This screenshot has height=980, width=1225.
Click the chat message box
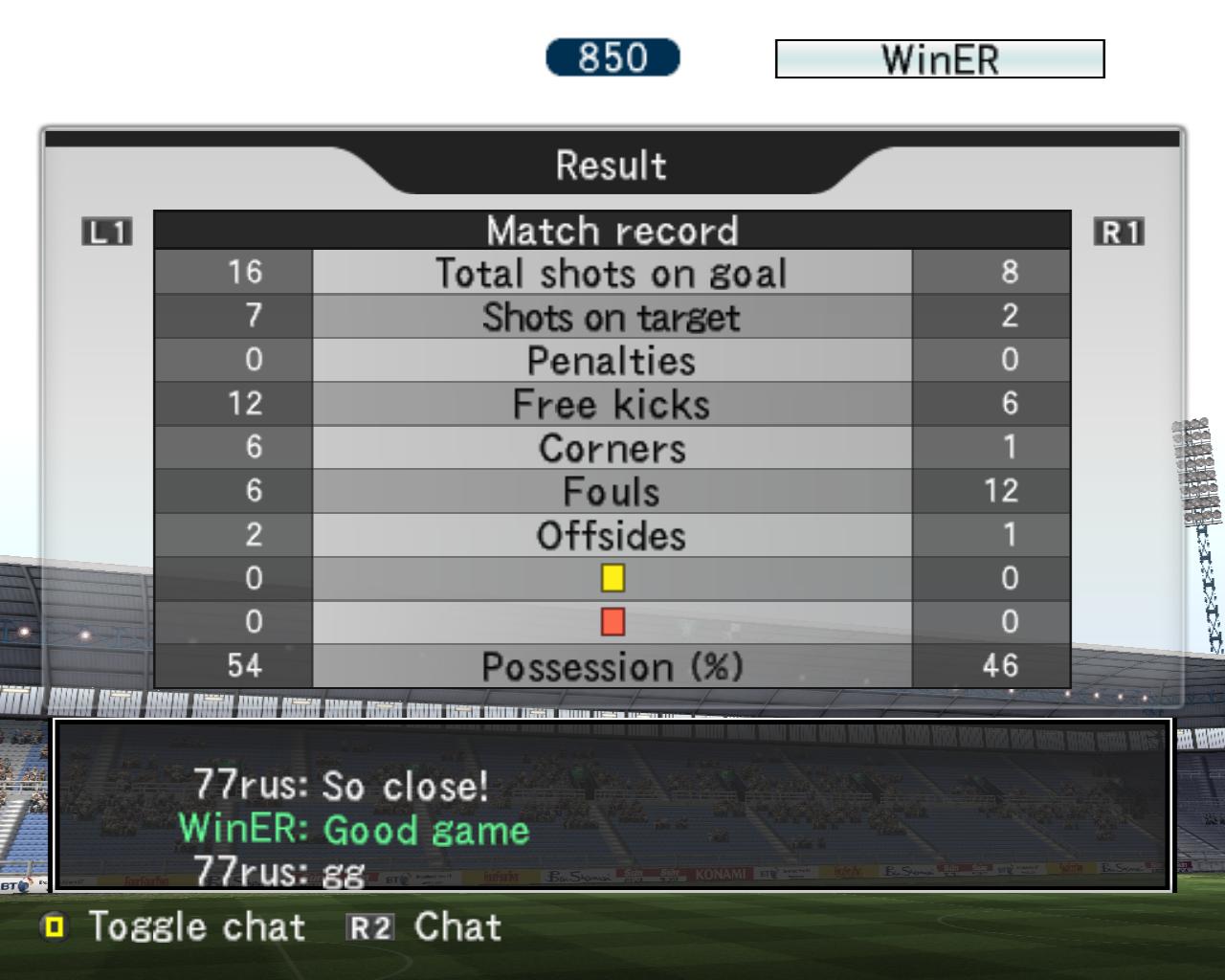[x=612, y=805]
